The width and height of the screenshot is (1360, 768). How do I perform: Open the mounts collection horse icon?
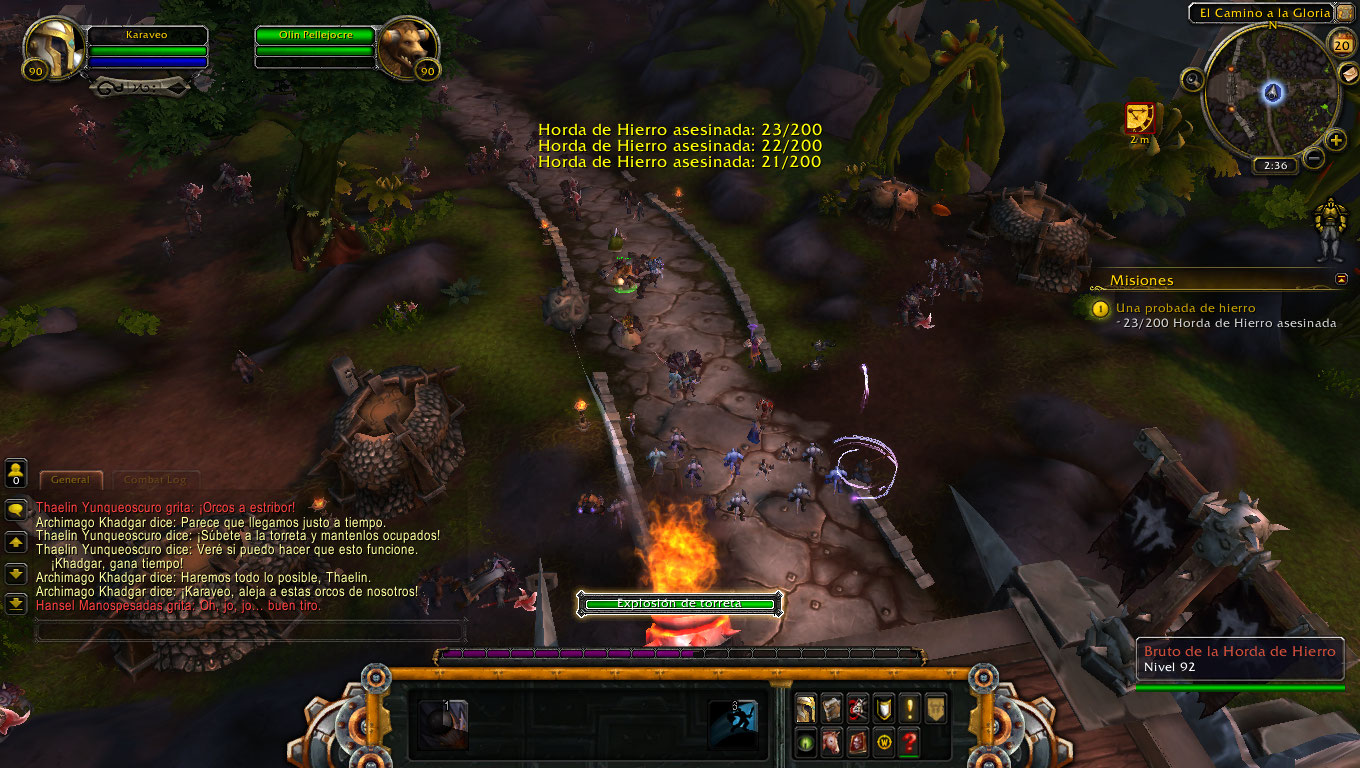(x=832, y=744)
